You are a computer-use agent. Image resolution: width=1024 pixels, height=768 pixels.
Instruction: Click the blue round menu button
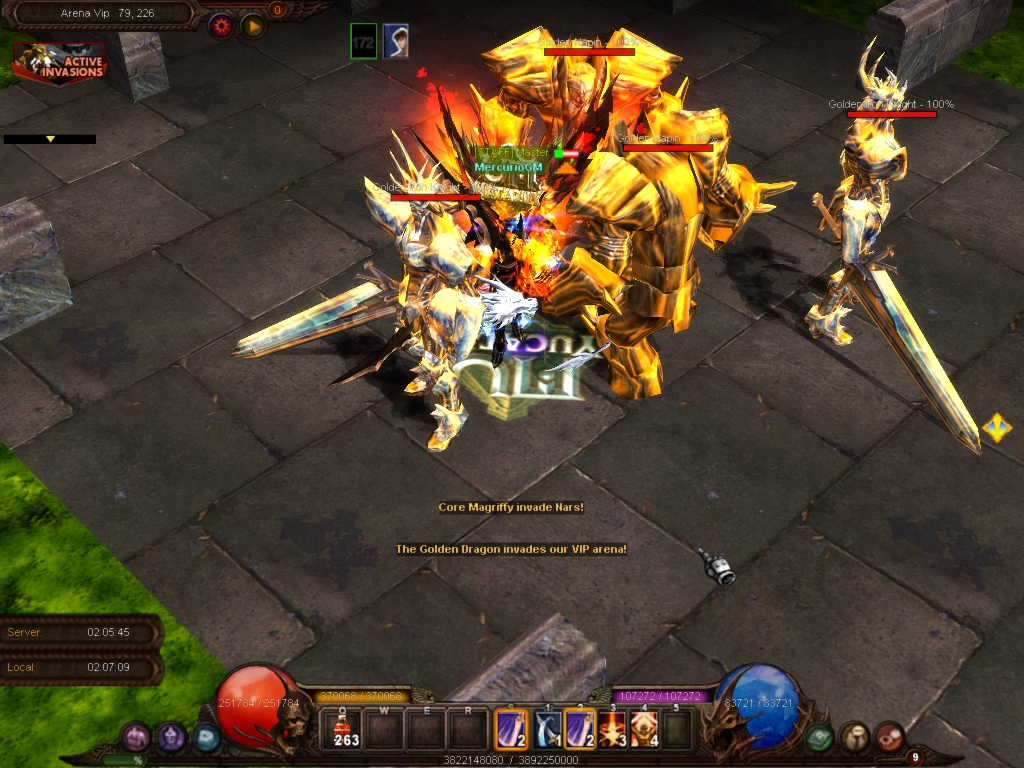[206, 738]
